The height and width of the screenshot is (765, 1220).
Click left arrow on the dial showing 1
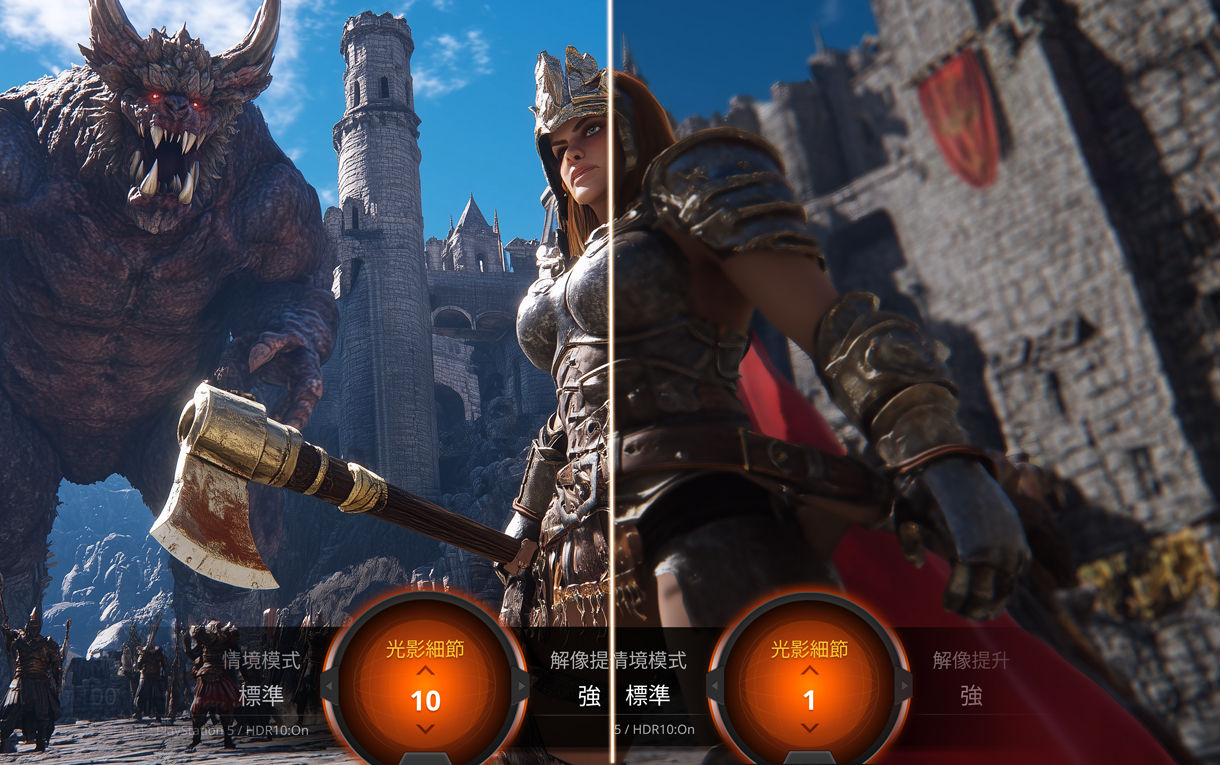712,686
